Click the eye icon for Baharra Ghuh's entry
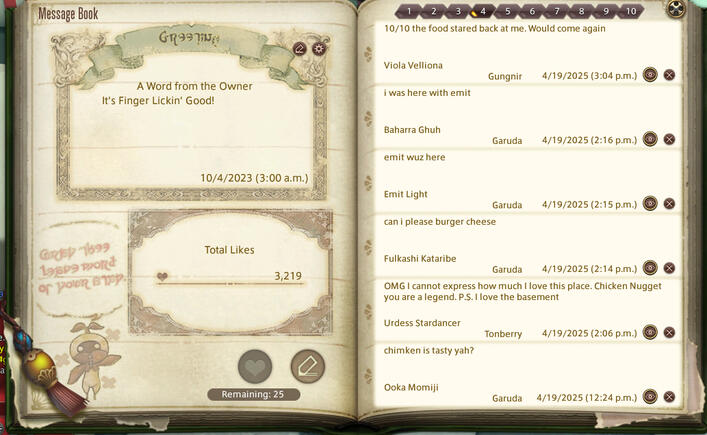707x435 pixels. [650, 139]
